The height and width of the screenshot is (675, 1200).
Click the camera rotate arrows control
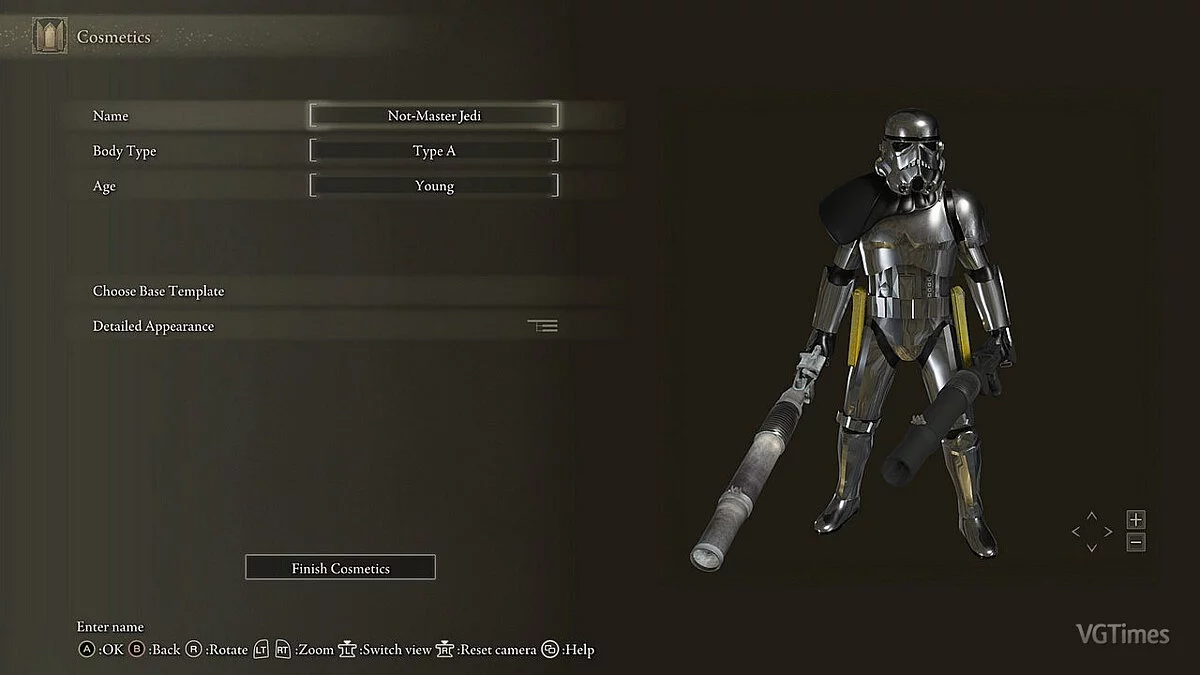(x=1091, y=532)
